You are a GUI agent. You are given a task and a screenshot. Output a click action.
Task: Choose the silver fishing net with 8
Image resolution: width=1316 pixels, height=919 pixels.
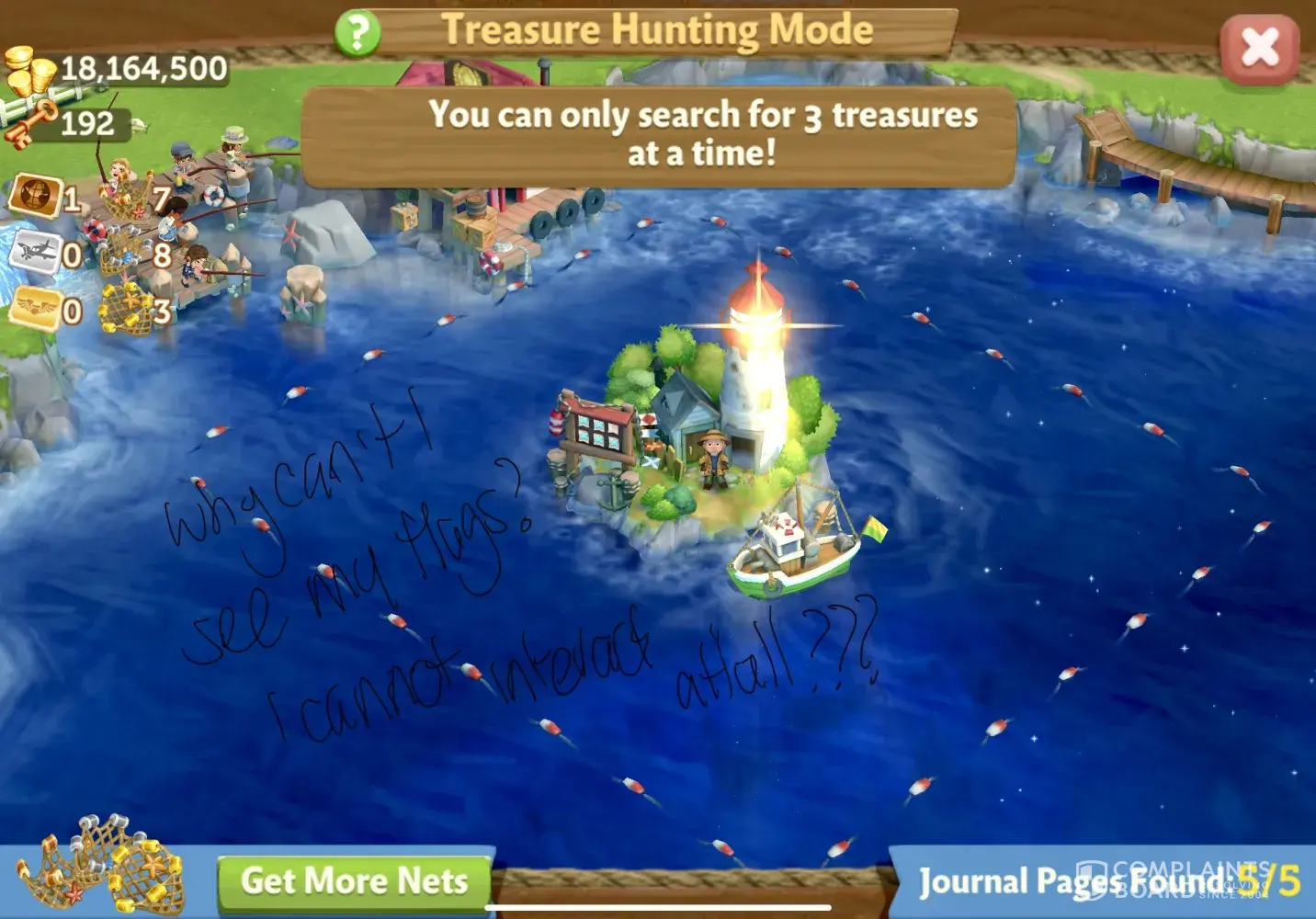tap(124, 254)
